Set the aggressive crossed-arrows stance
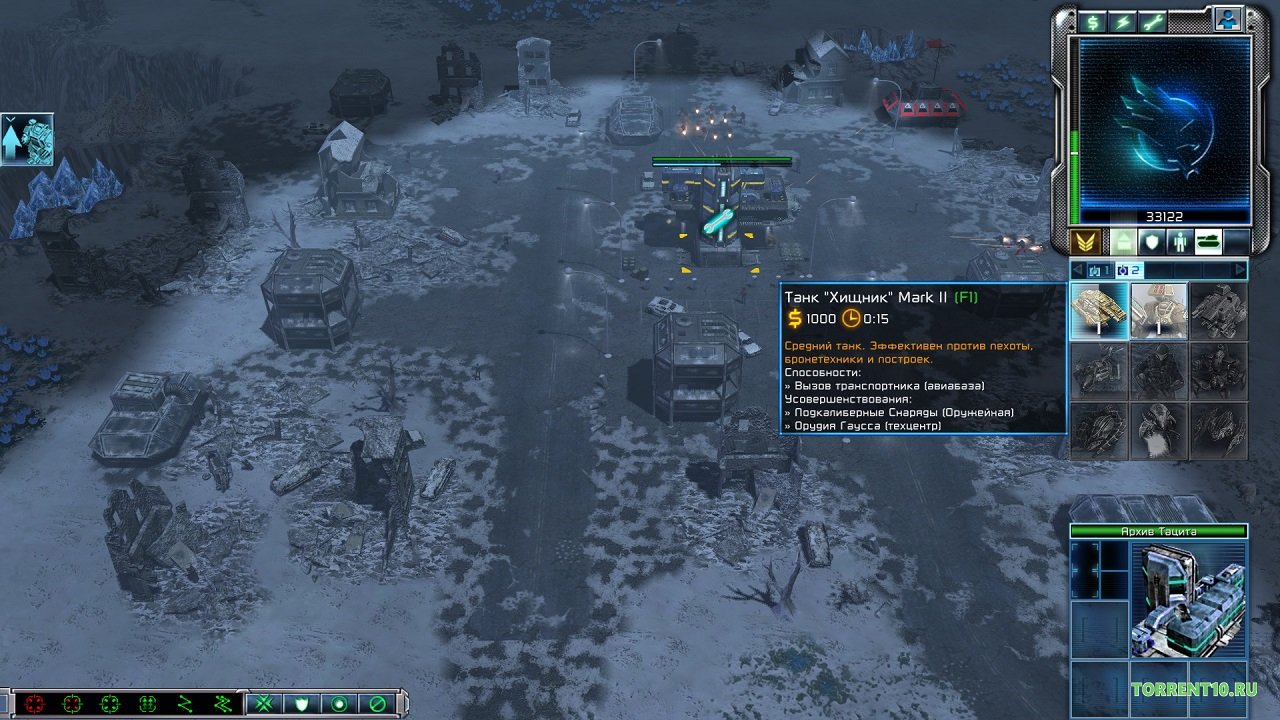Viewport: 1280px width, 720px height. pyautogui.click(x=265, y=703)
